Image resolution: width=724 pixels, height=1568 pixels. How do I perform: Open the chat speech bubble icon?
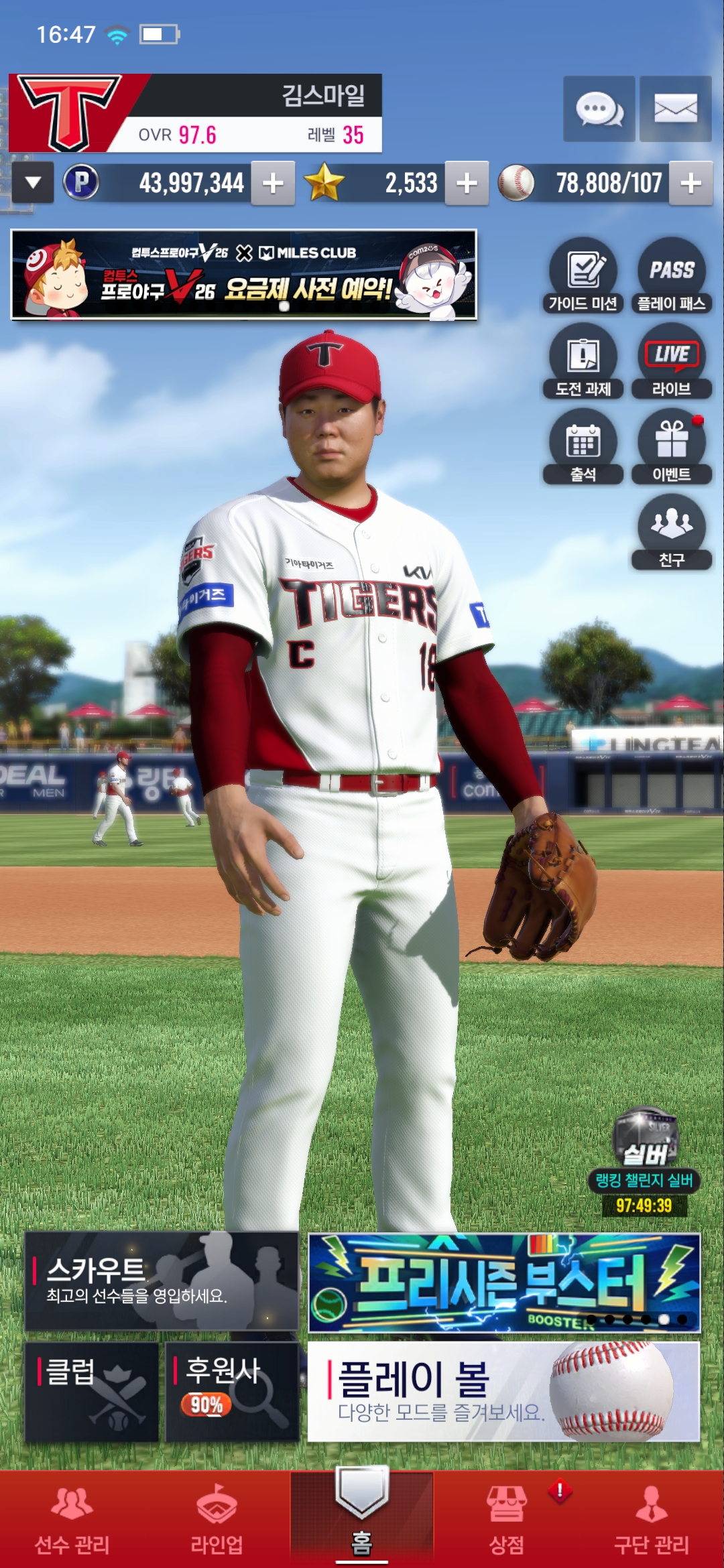pos(599,109)
